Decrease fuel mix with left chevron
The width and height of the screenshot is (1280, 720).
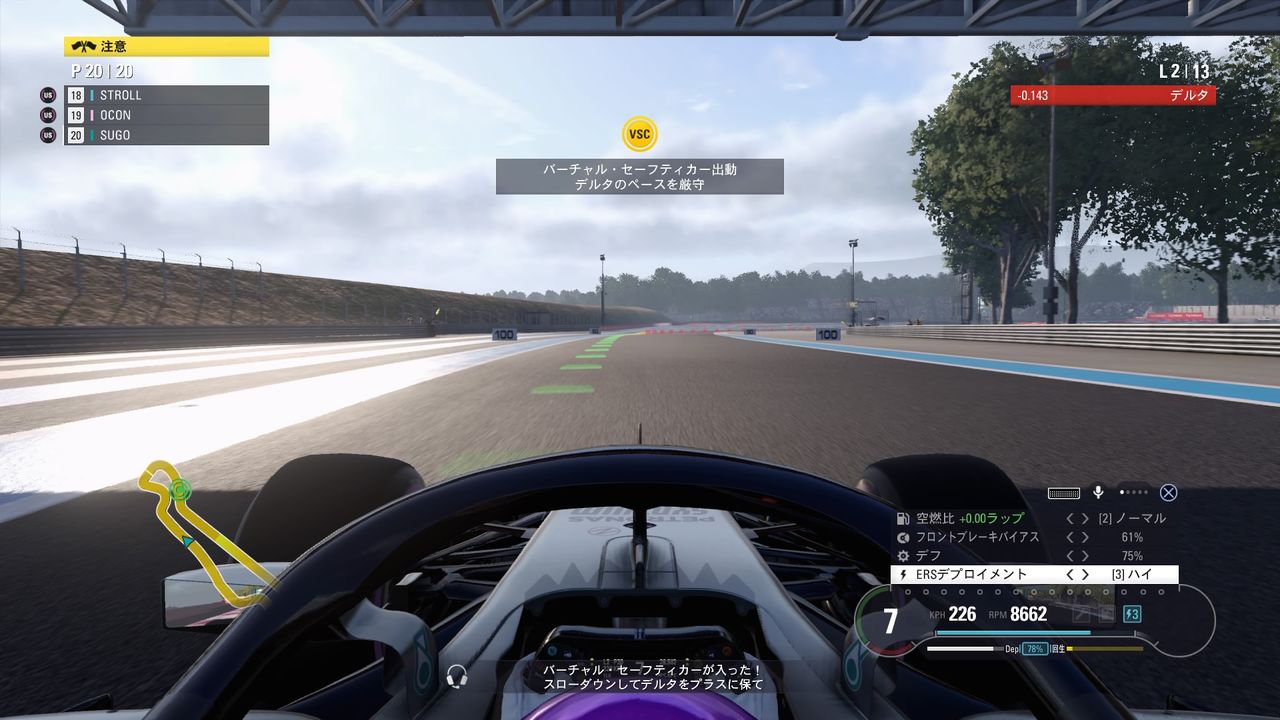(x=1069, y=518)
